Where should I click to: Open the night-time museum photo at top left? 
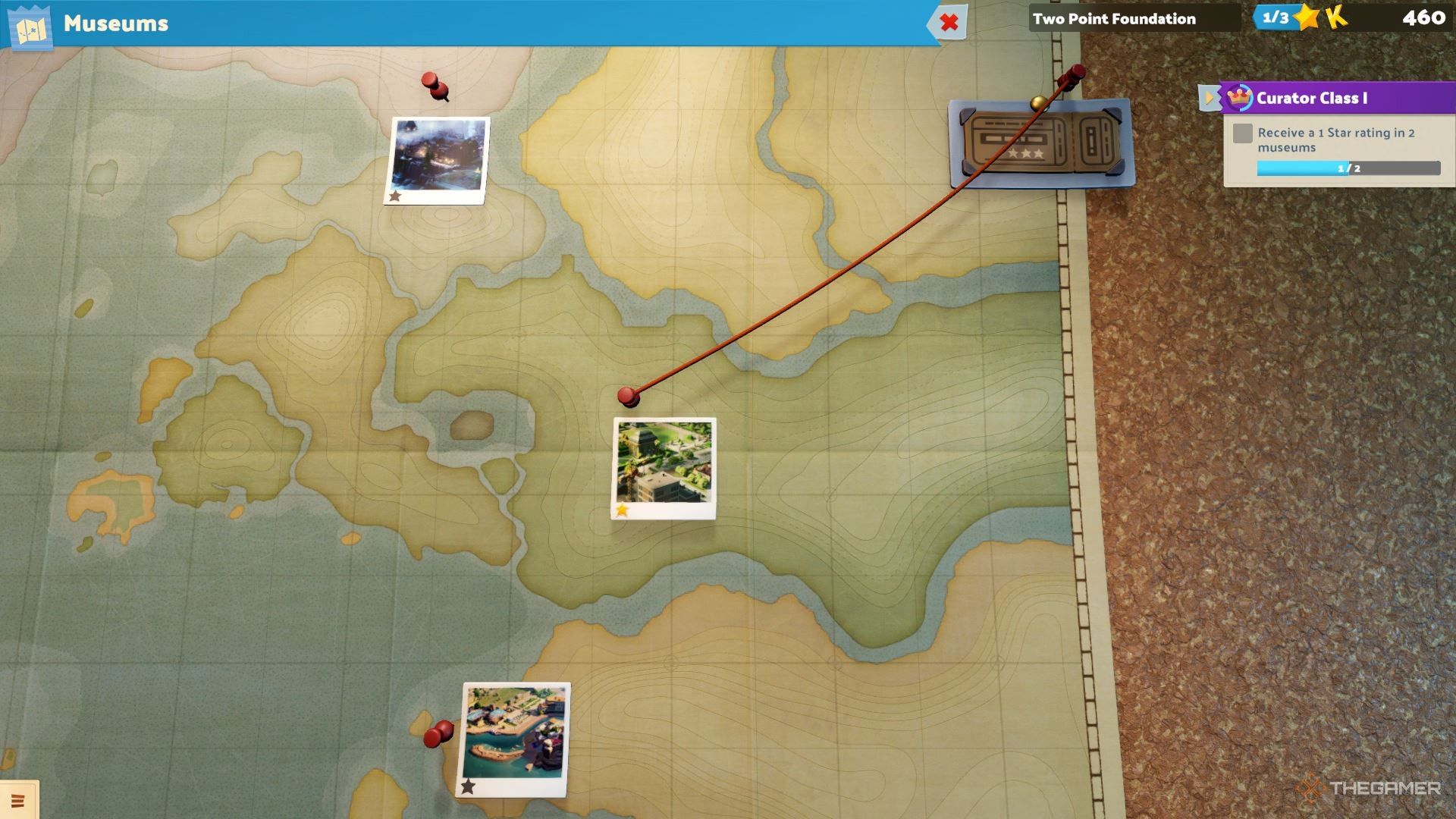pyautogui.click(x=438, y=157)
